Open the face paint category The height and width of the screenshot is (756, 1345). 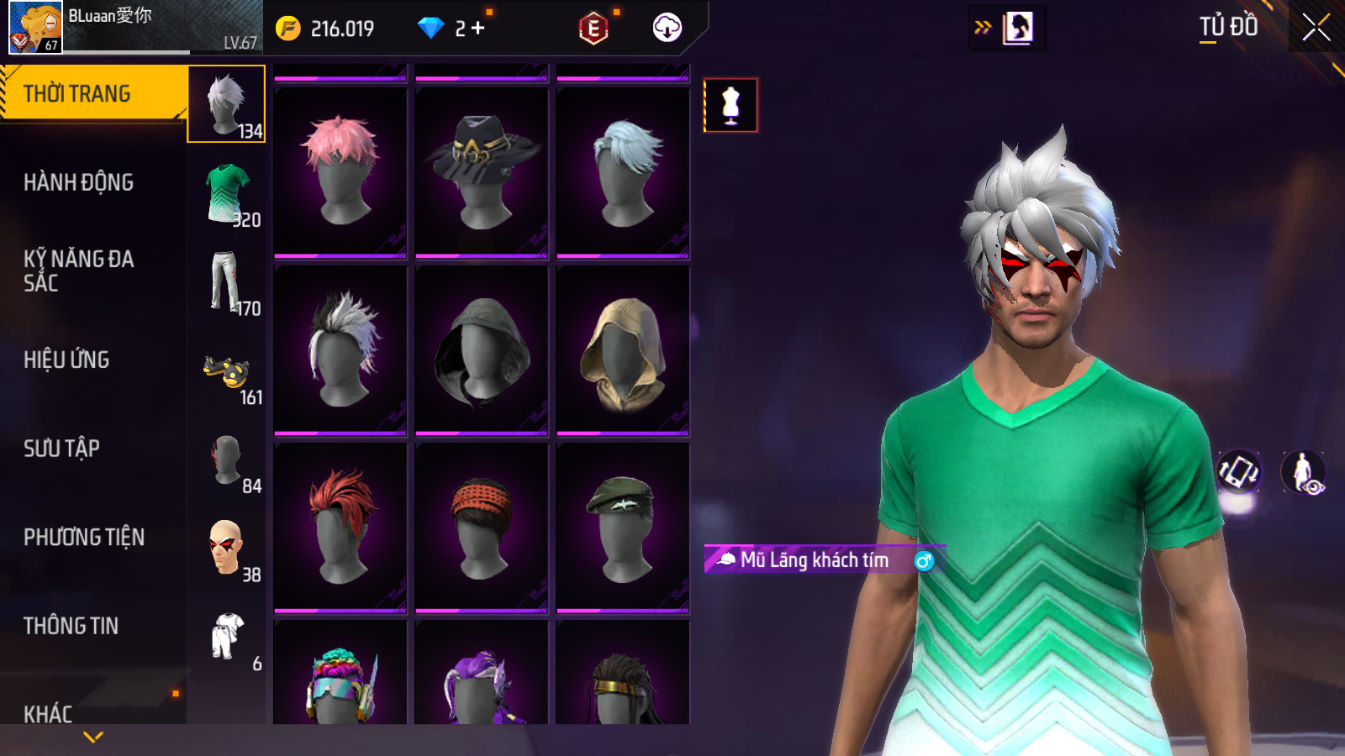tap(227, 547)
